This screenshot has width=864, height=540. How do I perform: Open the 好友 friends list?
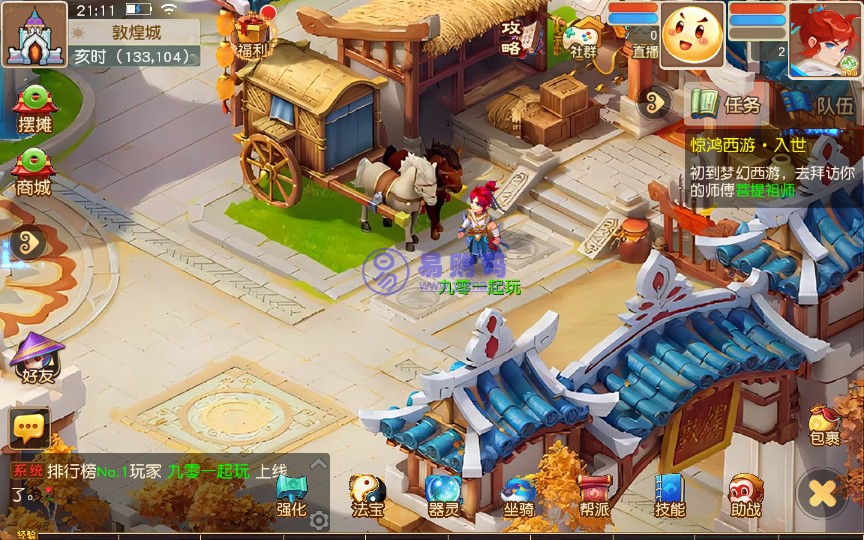click(x=34, y=358)
